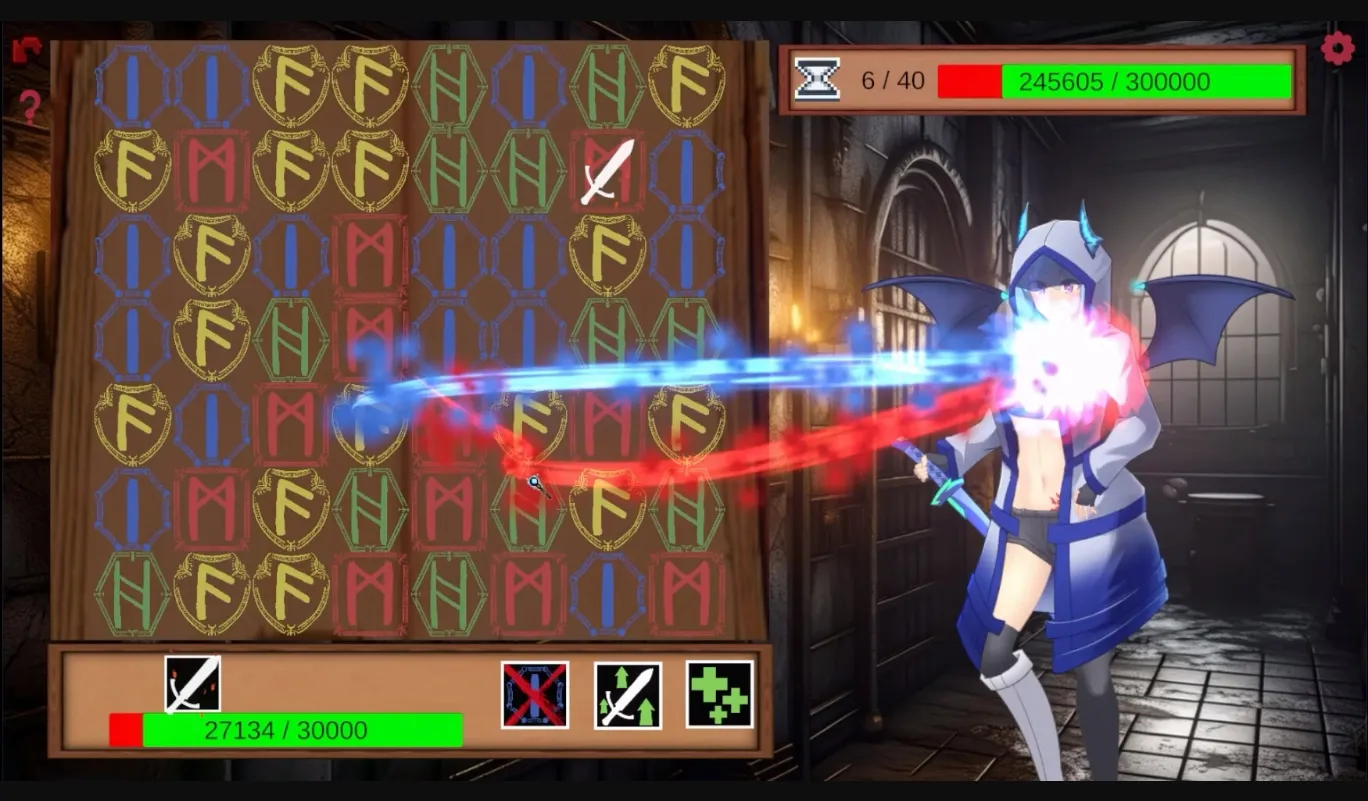Use the crossed-out rune disable power-up
Image resolution: width=1368 pixels, height=801 pixels.
tap(535, 694)
